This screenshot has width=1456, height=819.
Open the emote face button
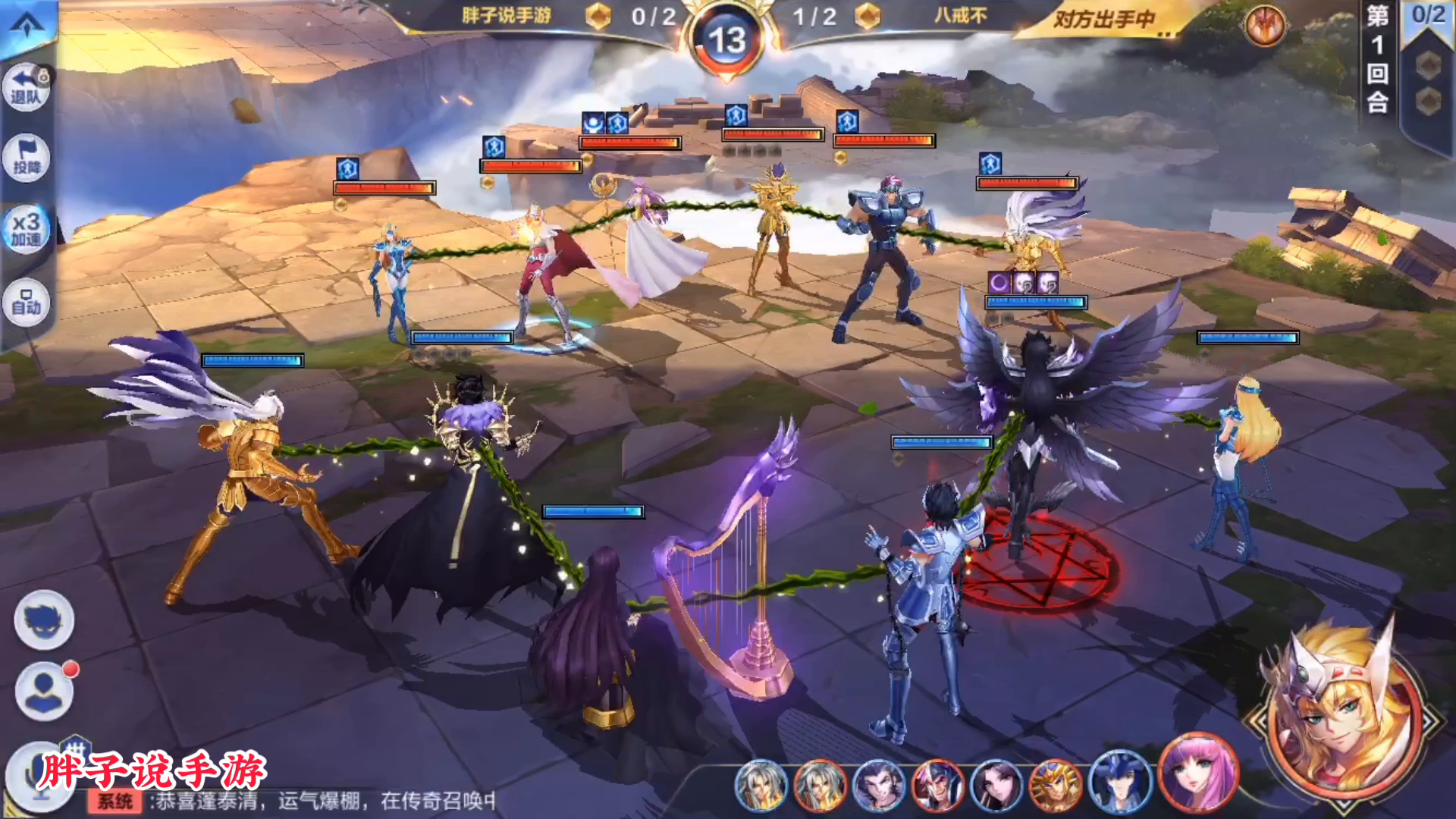tap(44, 620)
